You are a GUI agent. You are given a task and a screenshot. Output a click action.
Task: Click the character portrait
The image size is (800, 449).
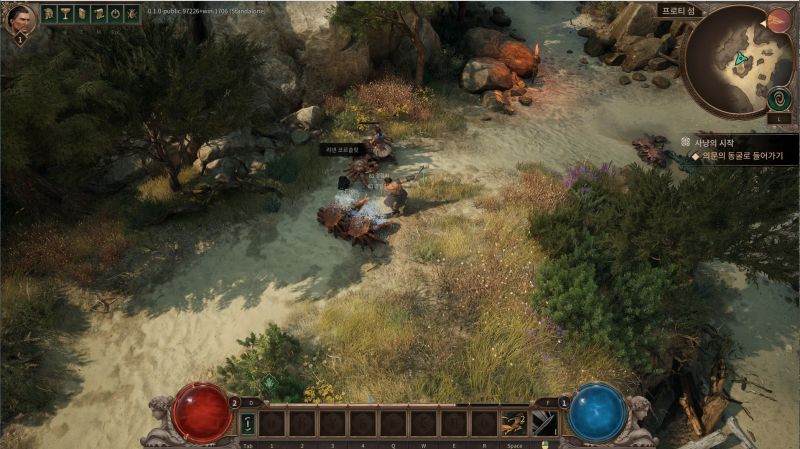20,18
